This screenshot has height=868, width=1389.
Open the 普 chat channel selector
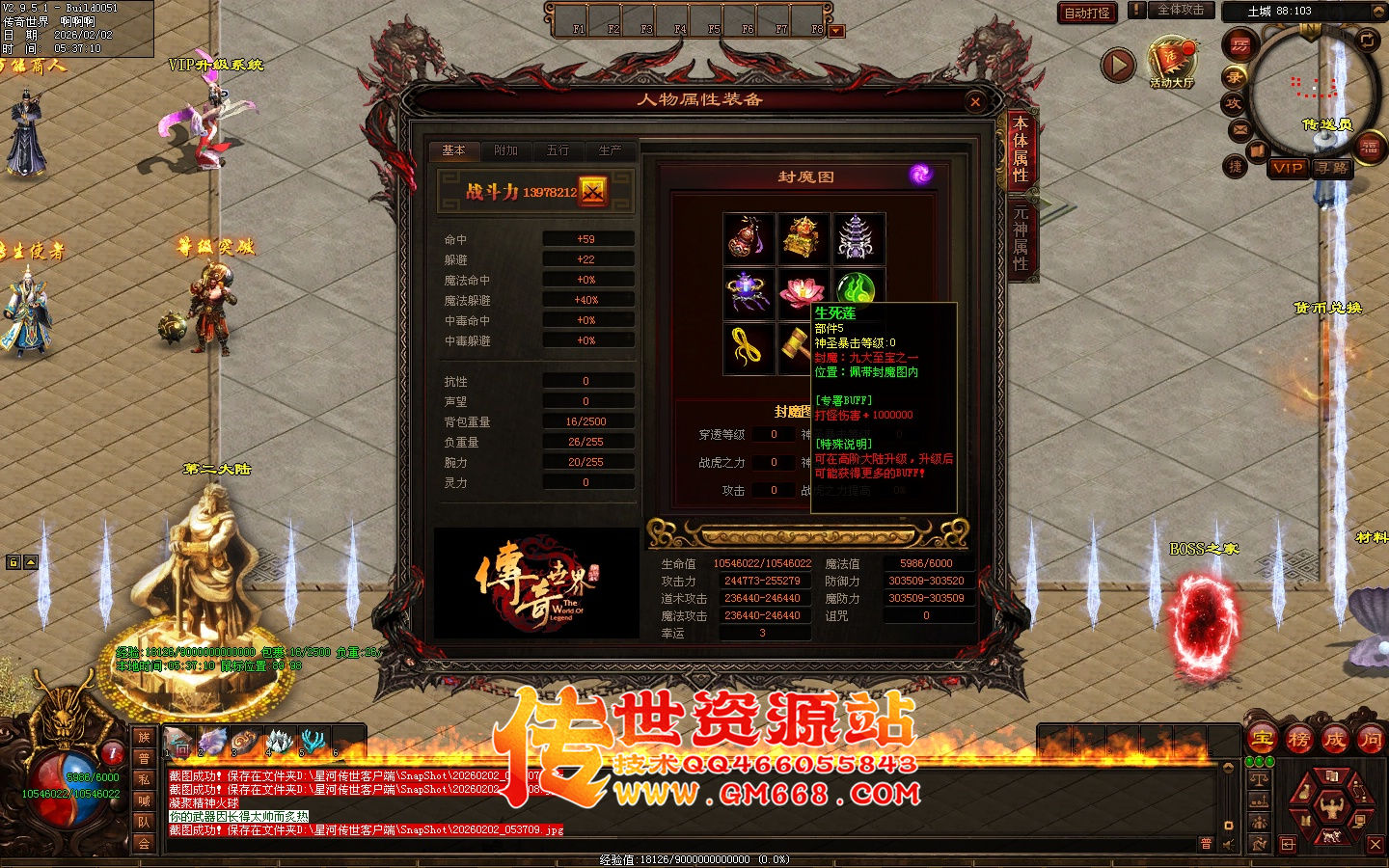tap(1206, 843)
